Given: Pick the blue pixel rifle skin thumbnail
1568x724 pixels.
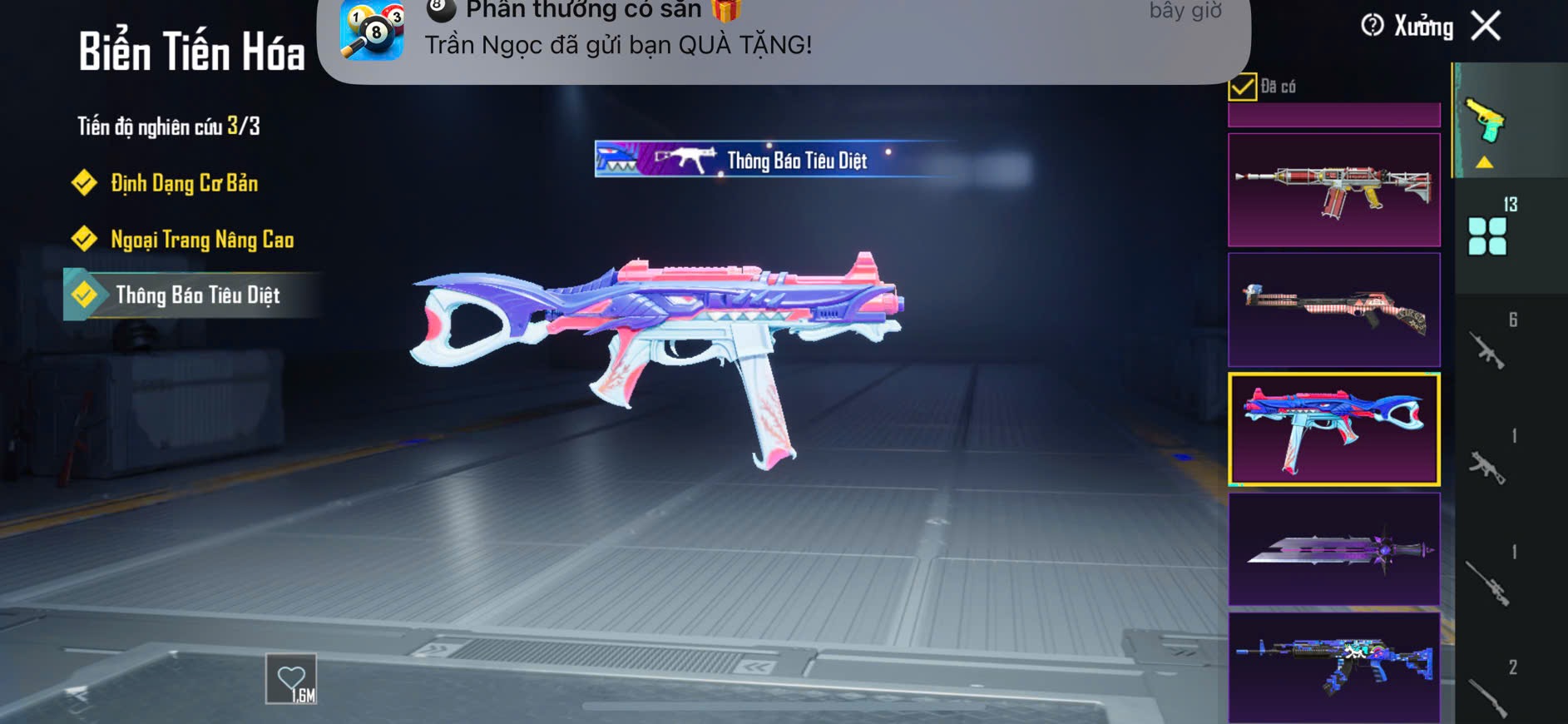Looking at the screenshot, I should point(1333,667).
